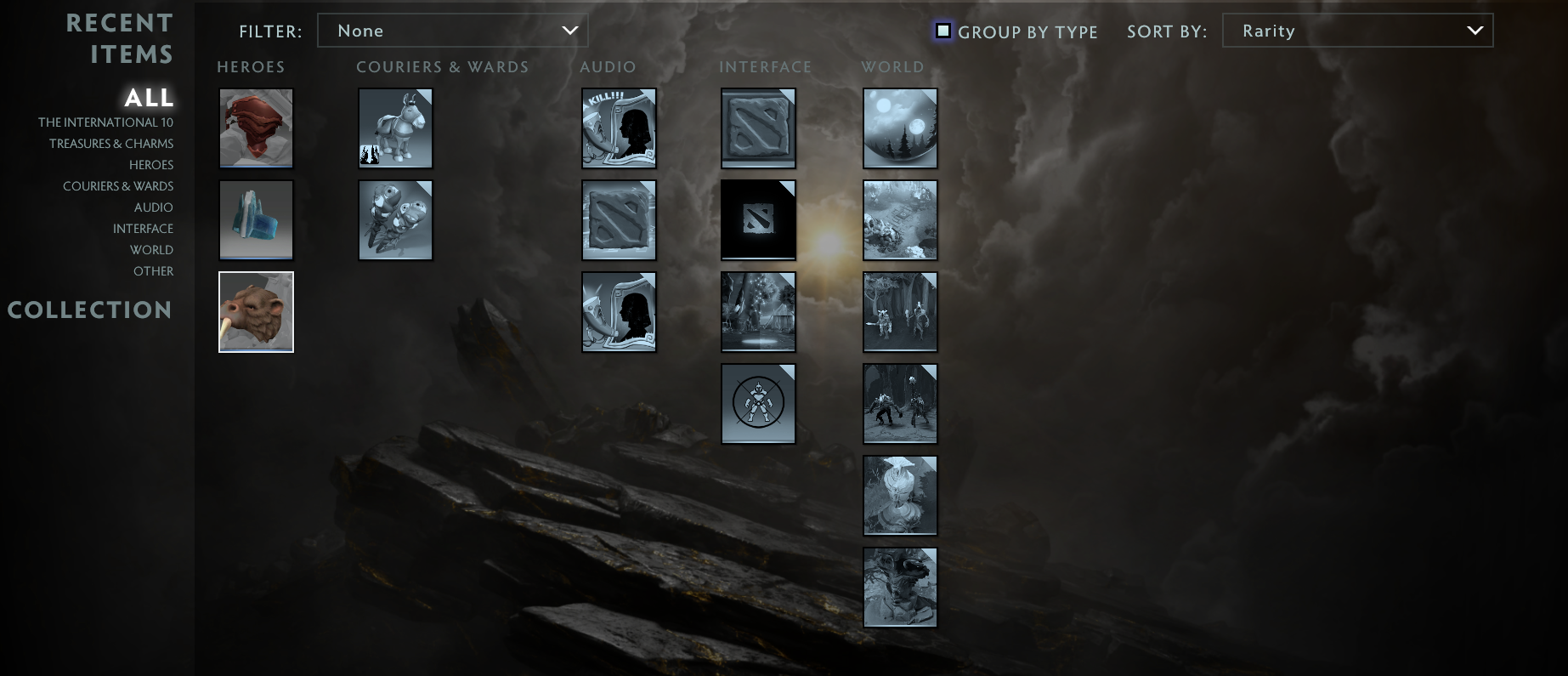This screenshot has width=1568, height=676.
Task: Open TREASURES & CHARMS section
Action: (112, 143)
